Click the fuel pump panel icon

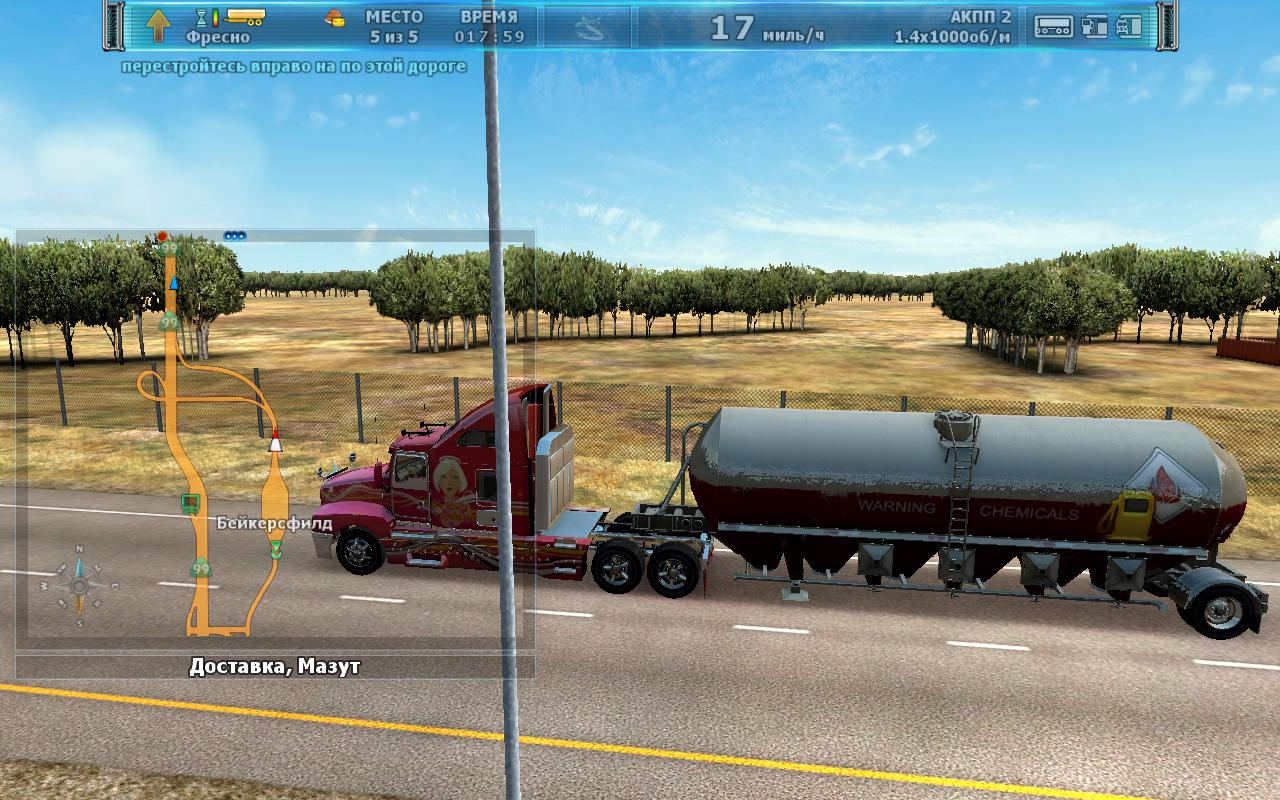(x=1095, y=26)
